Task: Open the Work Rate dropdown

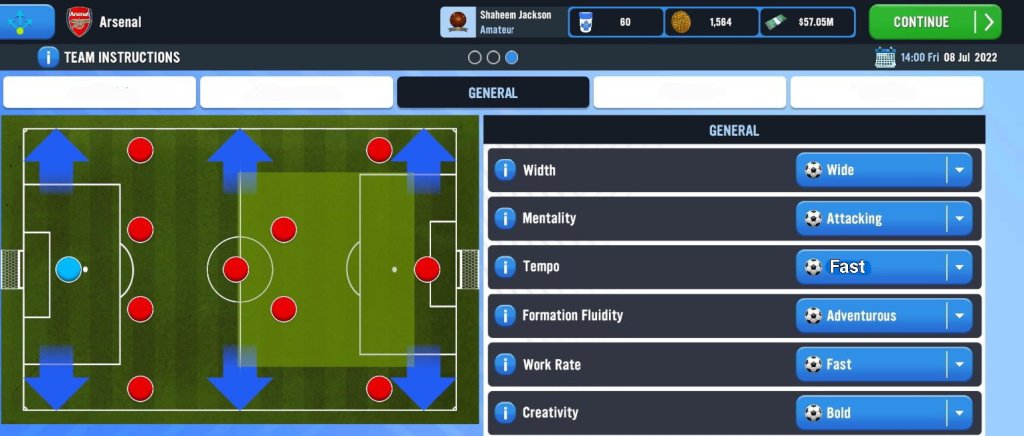Action: [884, 365]
